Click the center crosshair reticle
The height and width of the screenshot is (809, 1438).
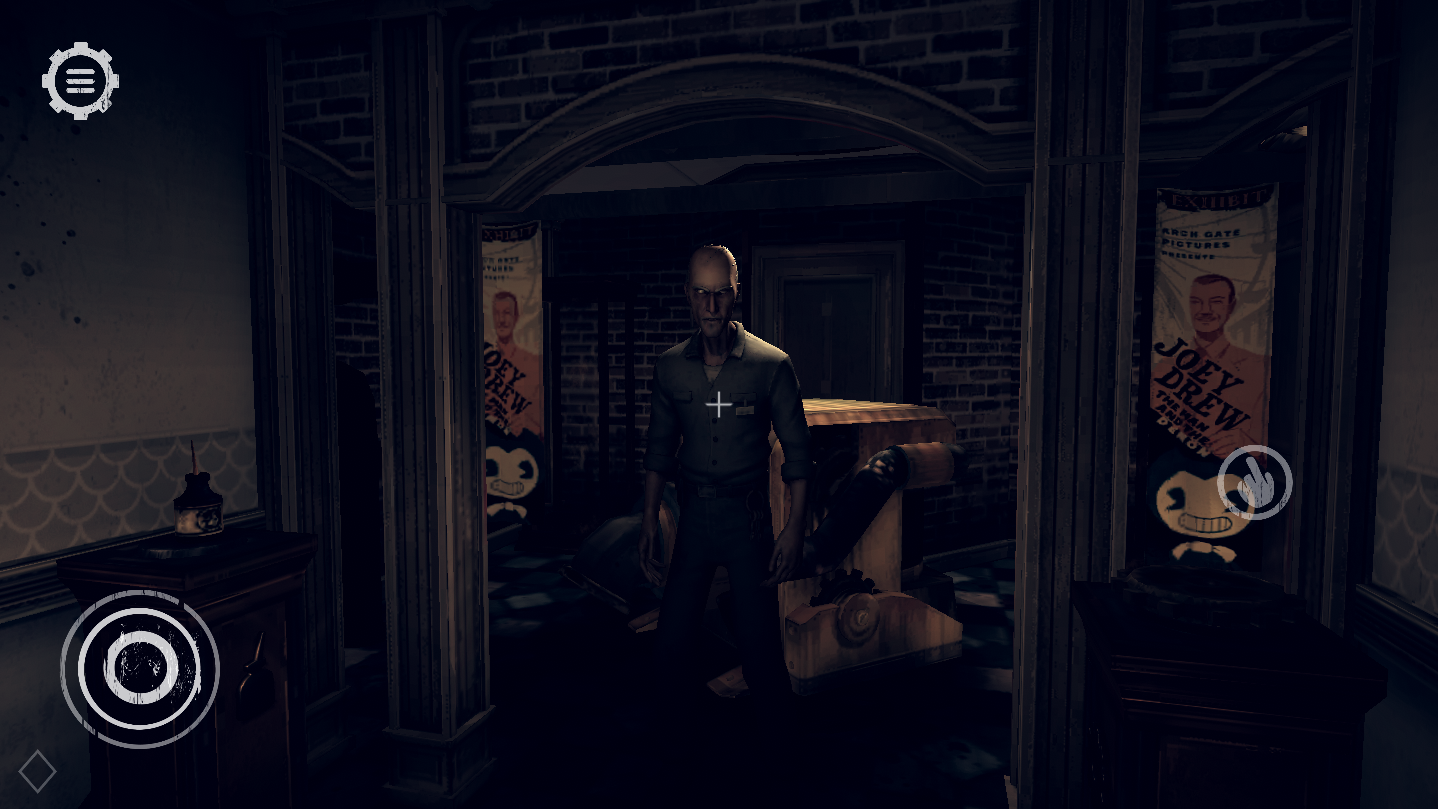(x=718, y=405)
